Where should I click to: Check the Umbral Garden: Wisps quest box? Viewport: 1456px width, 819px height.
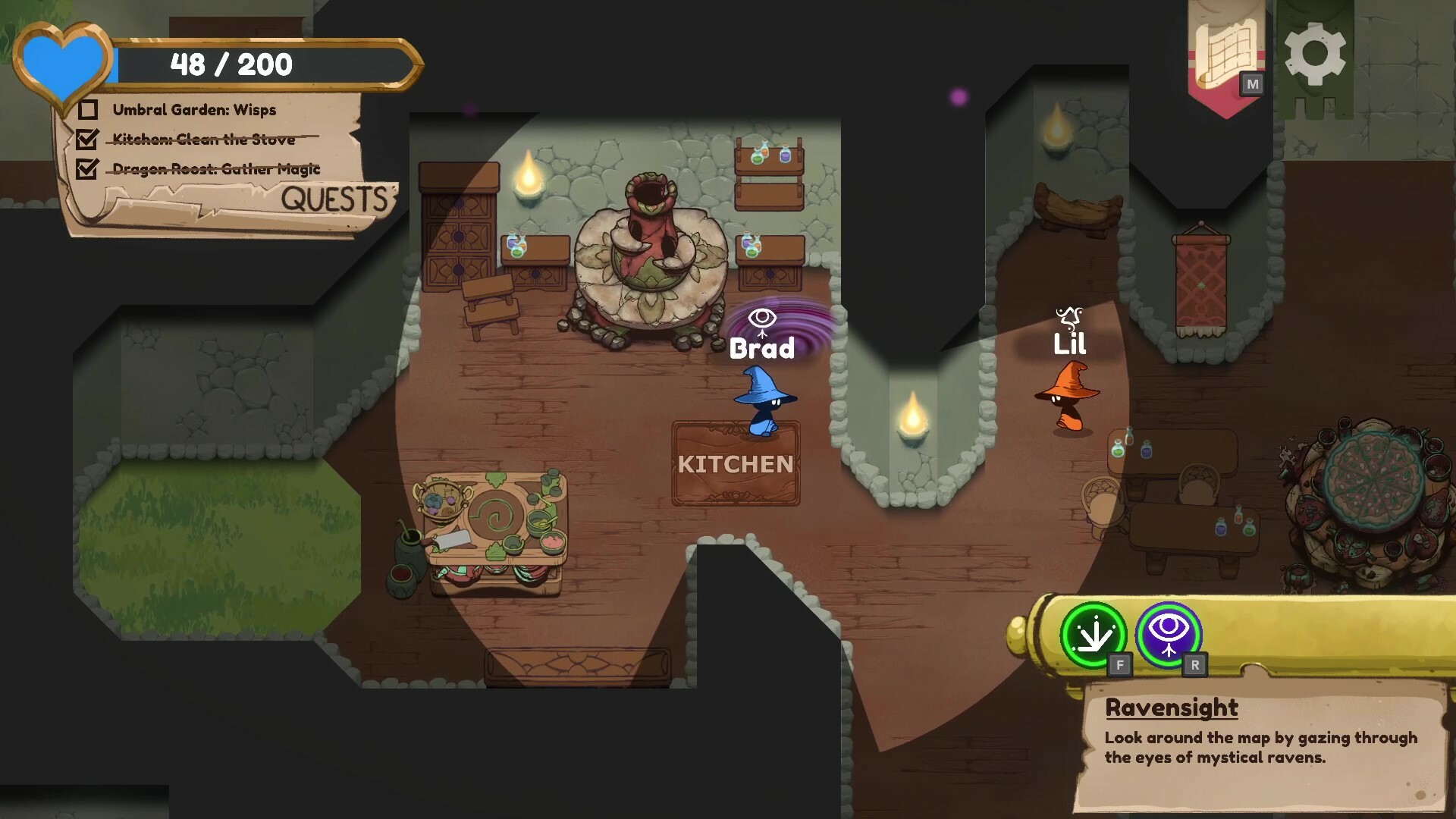89,110
